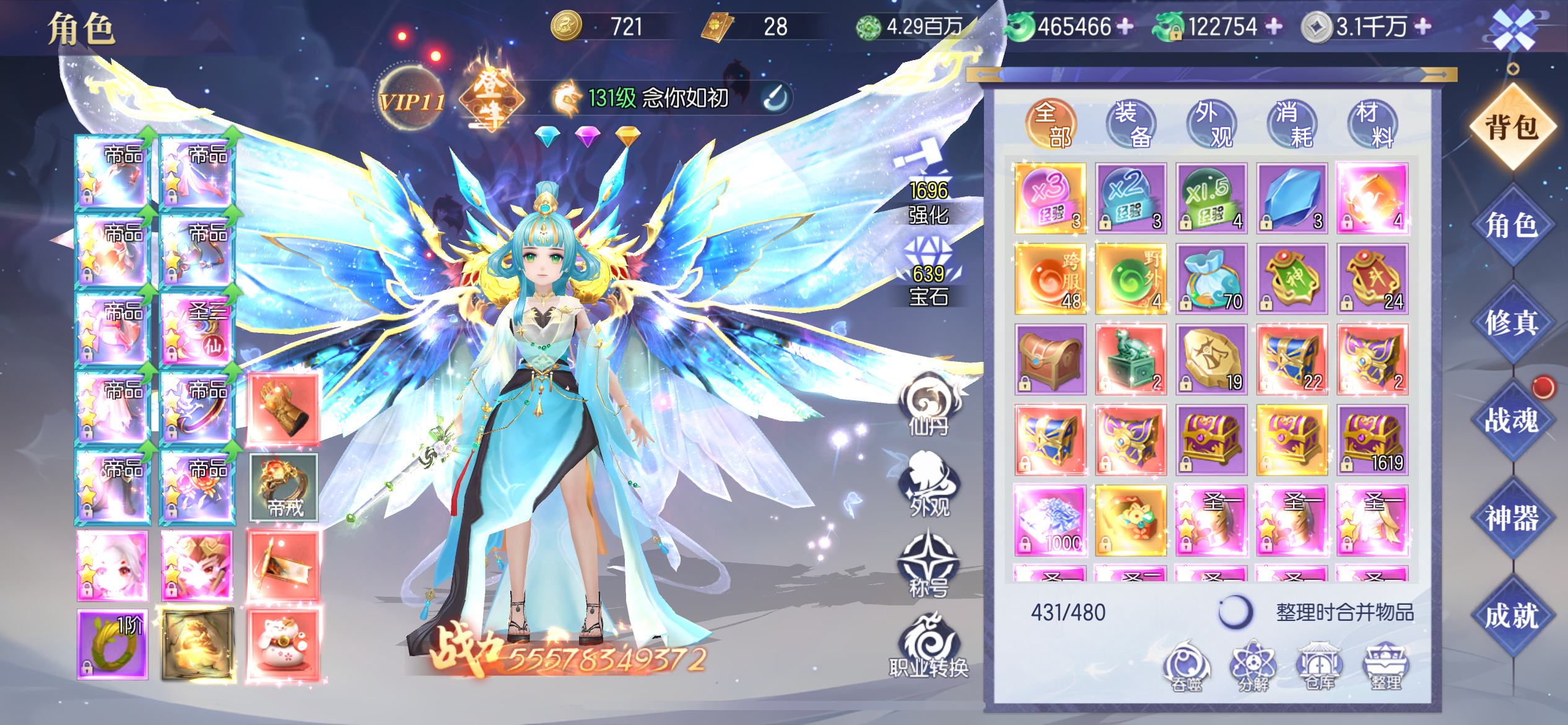
Task: Open the 仓库 warehouse
Action: pyautogui.click(x=1320, y=667)
